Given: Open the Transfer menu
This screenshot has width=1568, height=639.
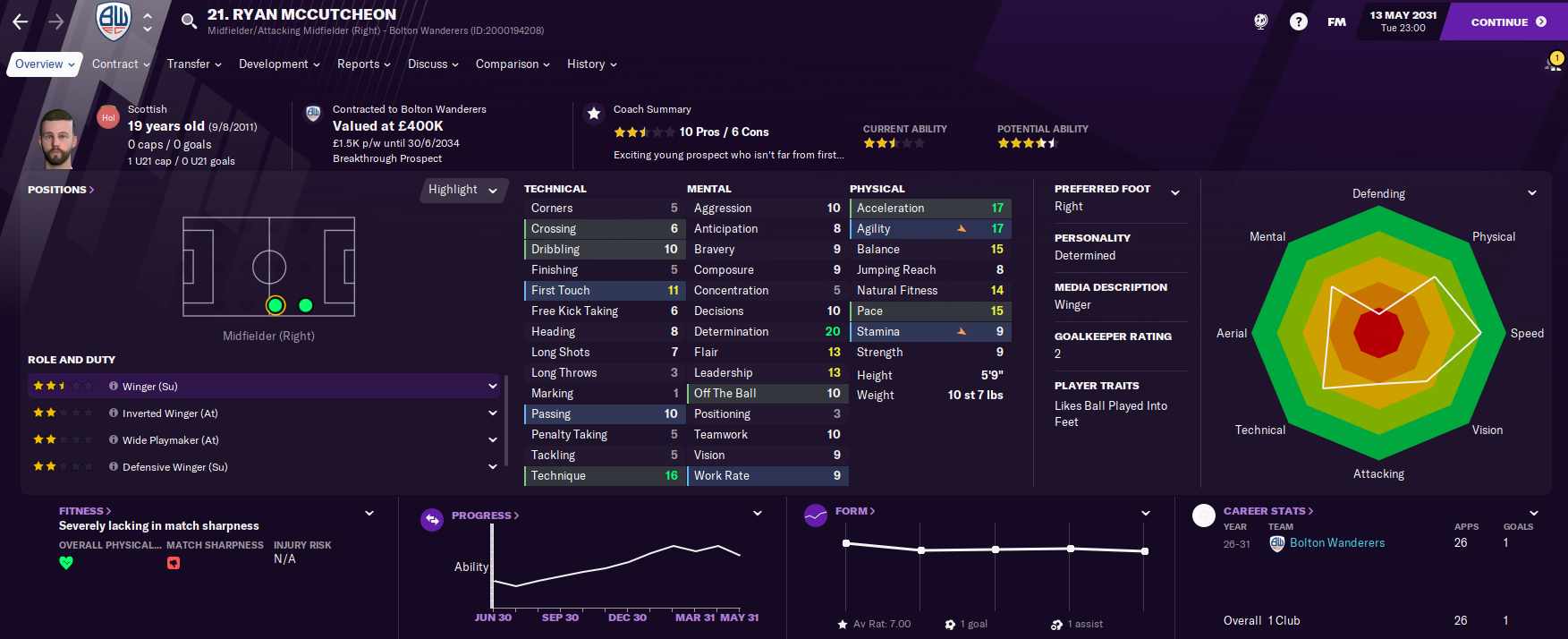Looking at the screenshot, I should [x=193, y=64].
